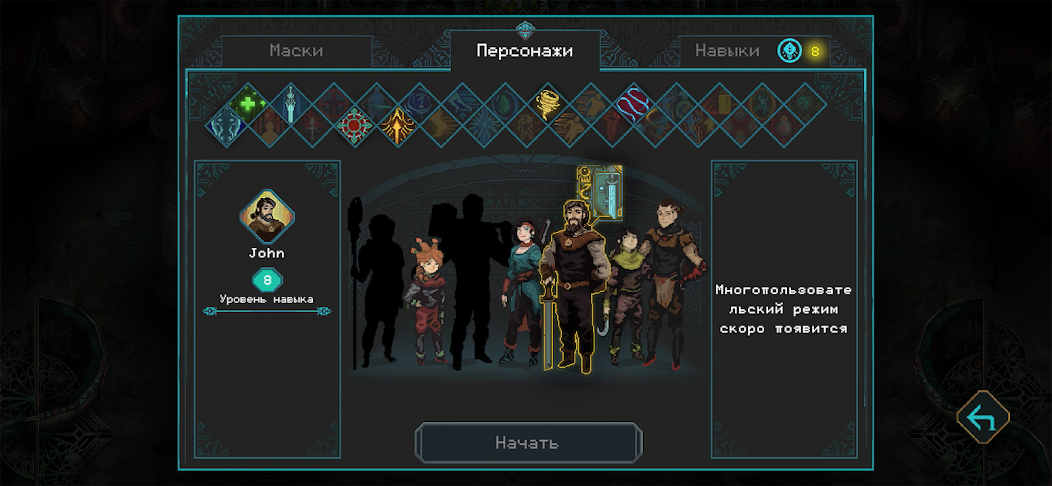Choose the green cross healing skill icon
This screenshot has height=486, width=1052.
click(x=247, y=102)
